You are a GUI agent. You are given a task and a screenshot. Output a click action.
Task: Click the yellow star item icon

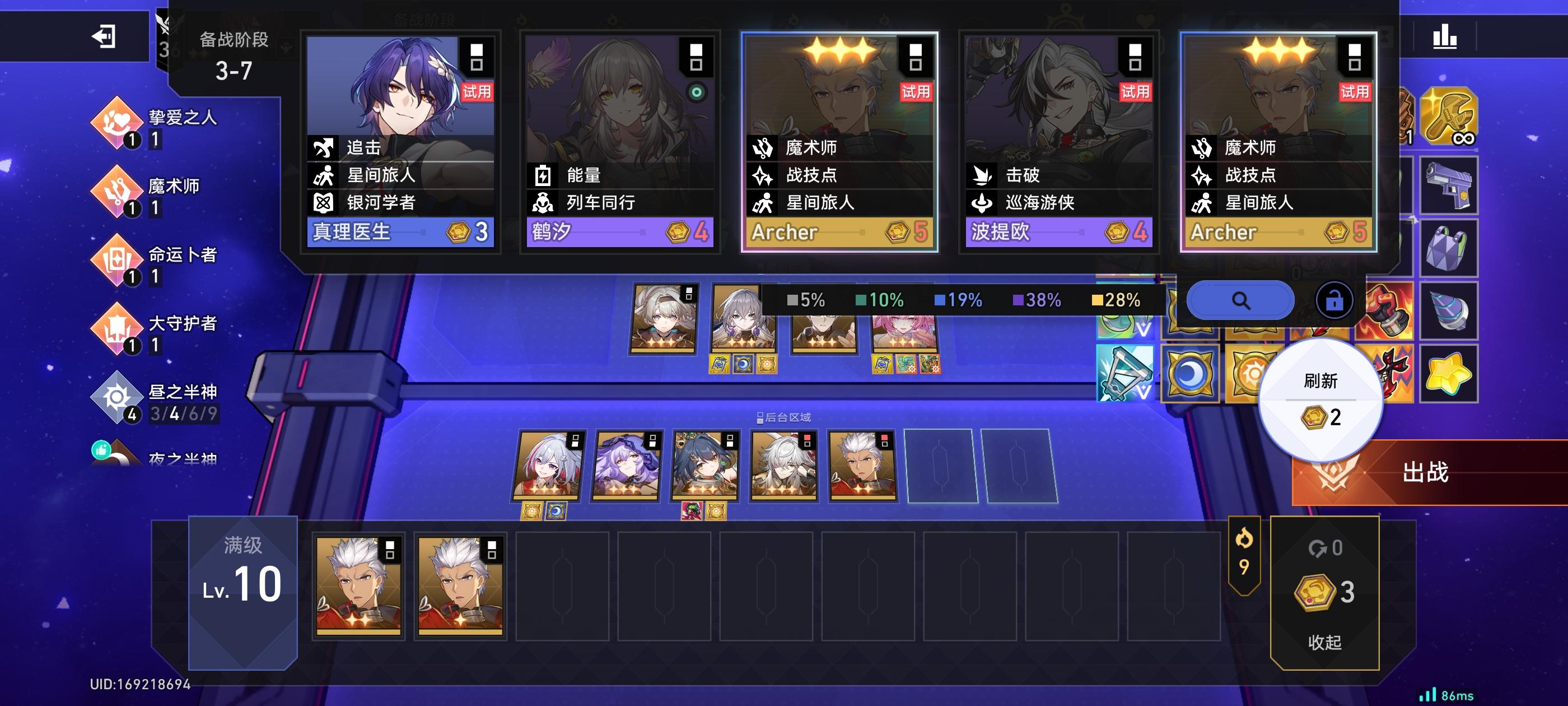coord(1449,373)
